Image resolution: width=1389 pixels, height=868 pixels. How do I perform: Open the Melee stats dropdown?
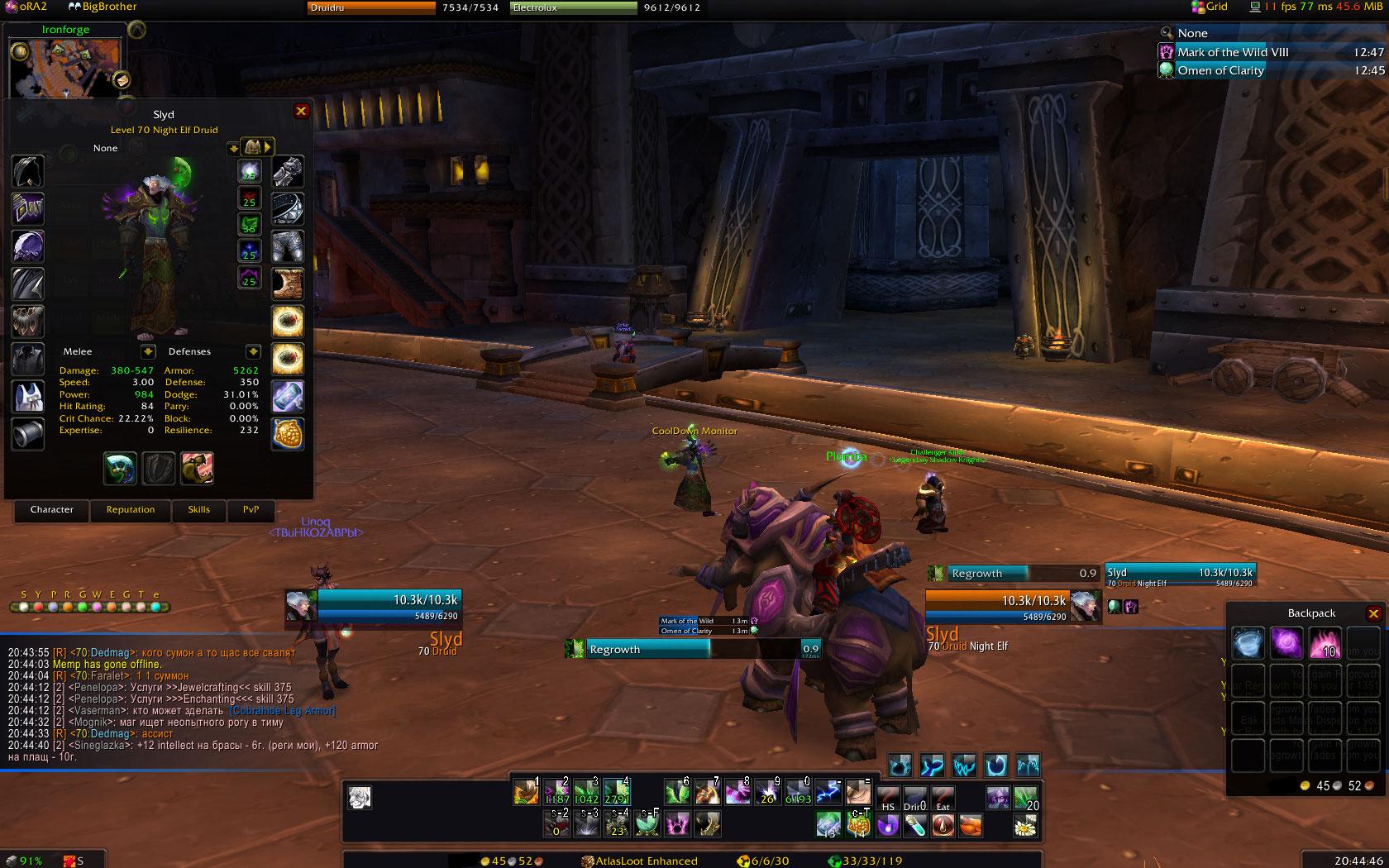pos(148,352)
